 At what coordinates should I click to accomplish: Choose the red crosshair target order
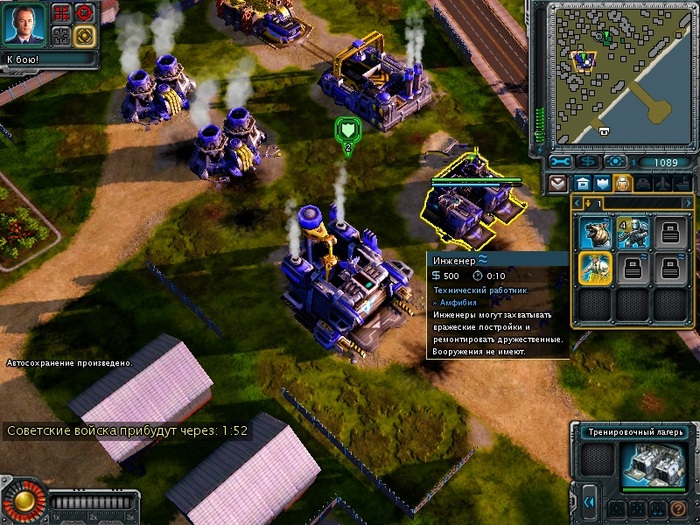pyautogui.click(x=84, y=13)
